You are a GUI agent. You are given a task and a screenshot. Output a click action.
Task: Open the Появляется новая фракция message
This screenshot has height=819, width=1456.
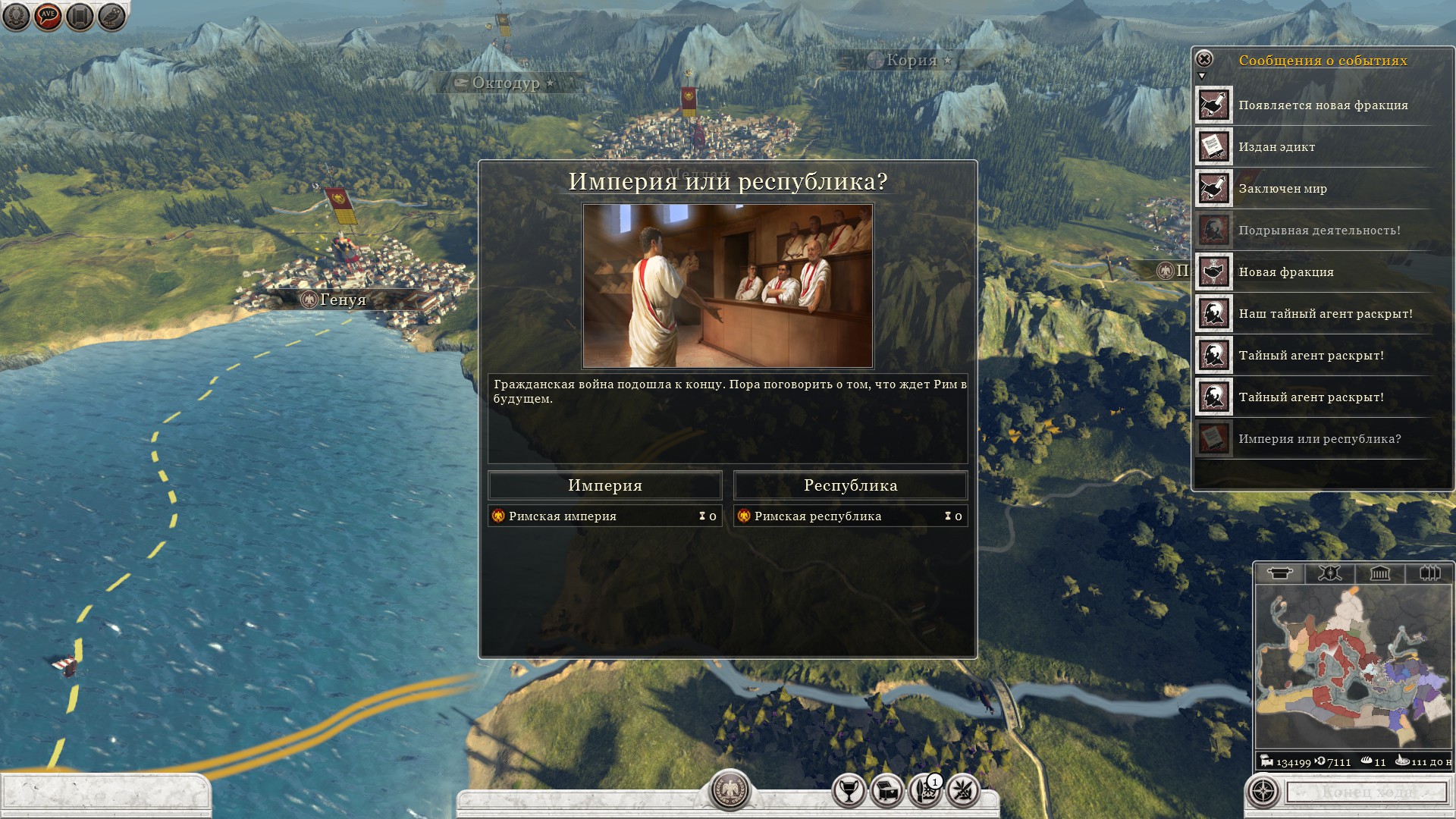(x=1323, y=105)
